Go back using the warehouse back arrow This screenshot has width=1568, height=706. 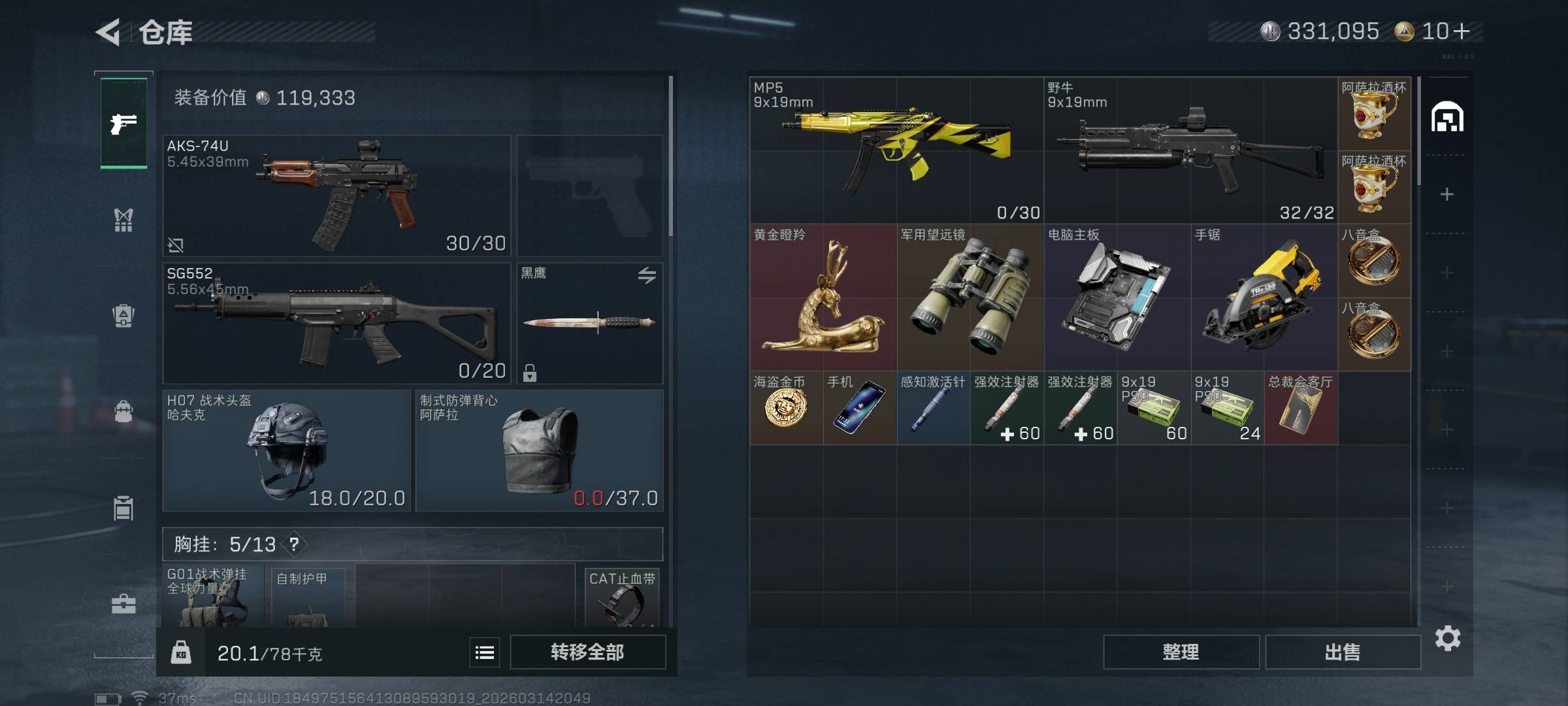coord(108,32)
